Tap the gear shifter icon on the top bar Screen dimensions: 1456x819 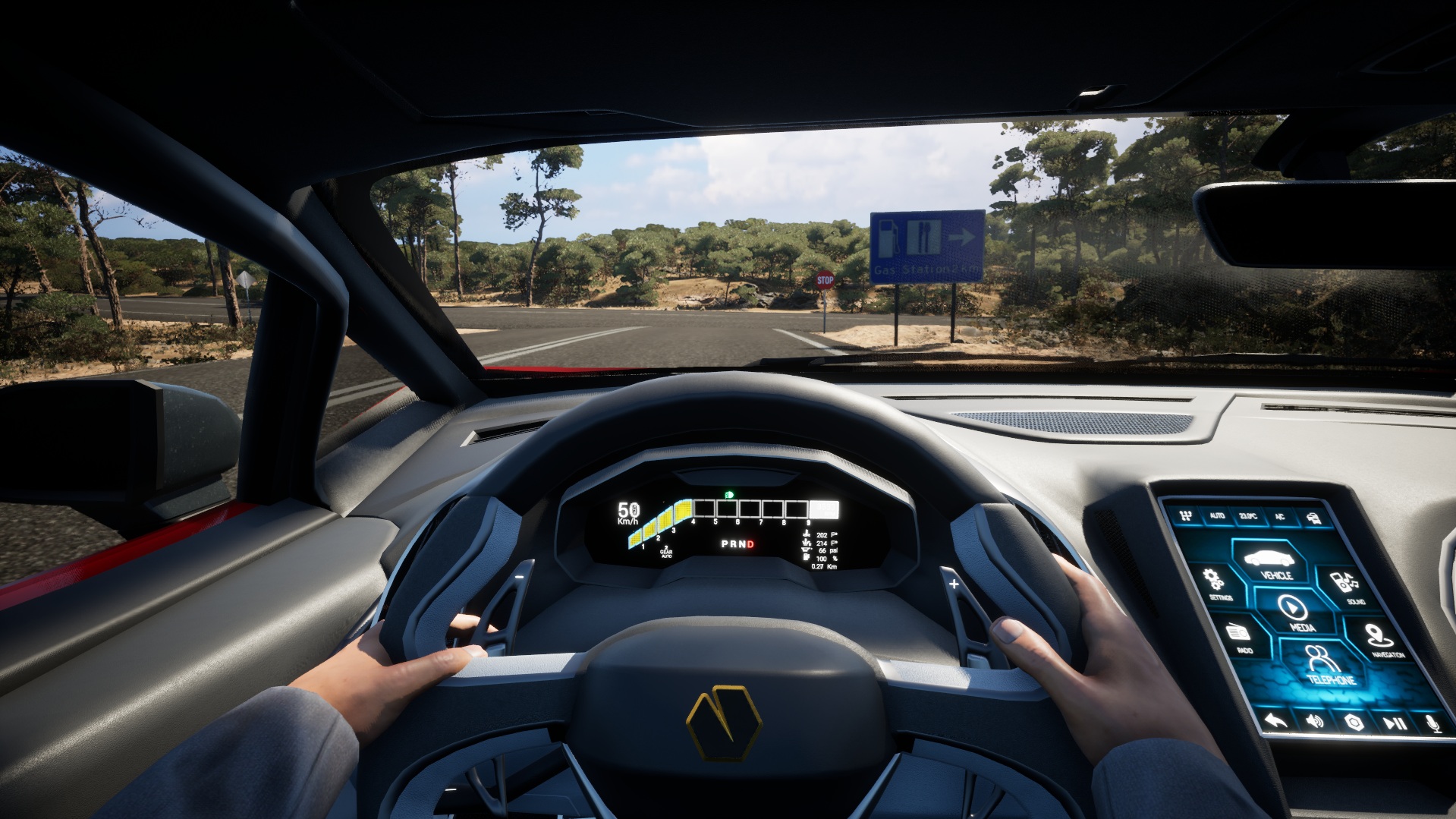click(1185, 515)
